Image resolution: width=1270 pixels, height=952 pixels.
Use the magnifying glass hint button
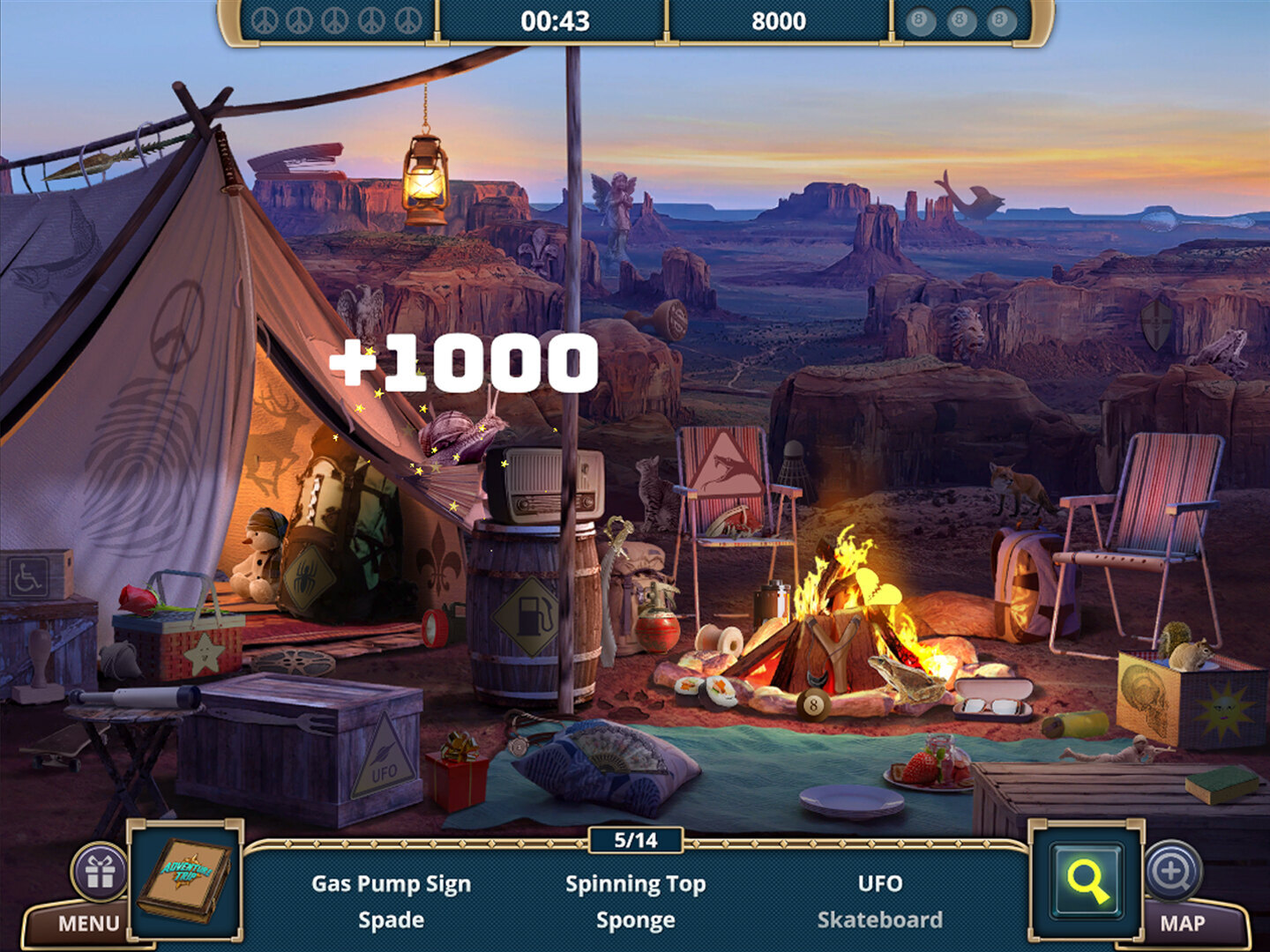1087,881
